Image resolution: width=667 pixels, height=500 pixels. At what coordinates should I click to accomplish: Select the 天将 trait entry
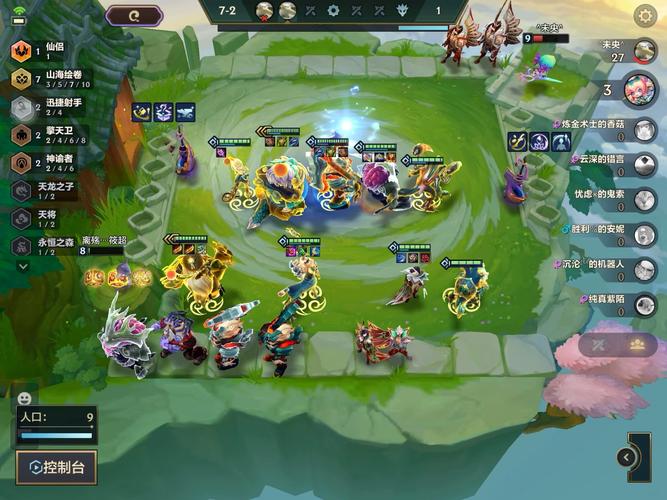pos(45,218)
